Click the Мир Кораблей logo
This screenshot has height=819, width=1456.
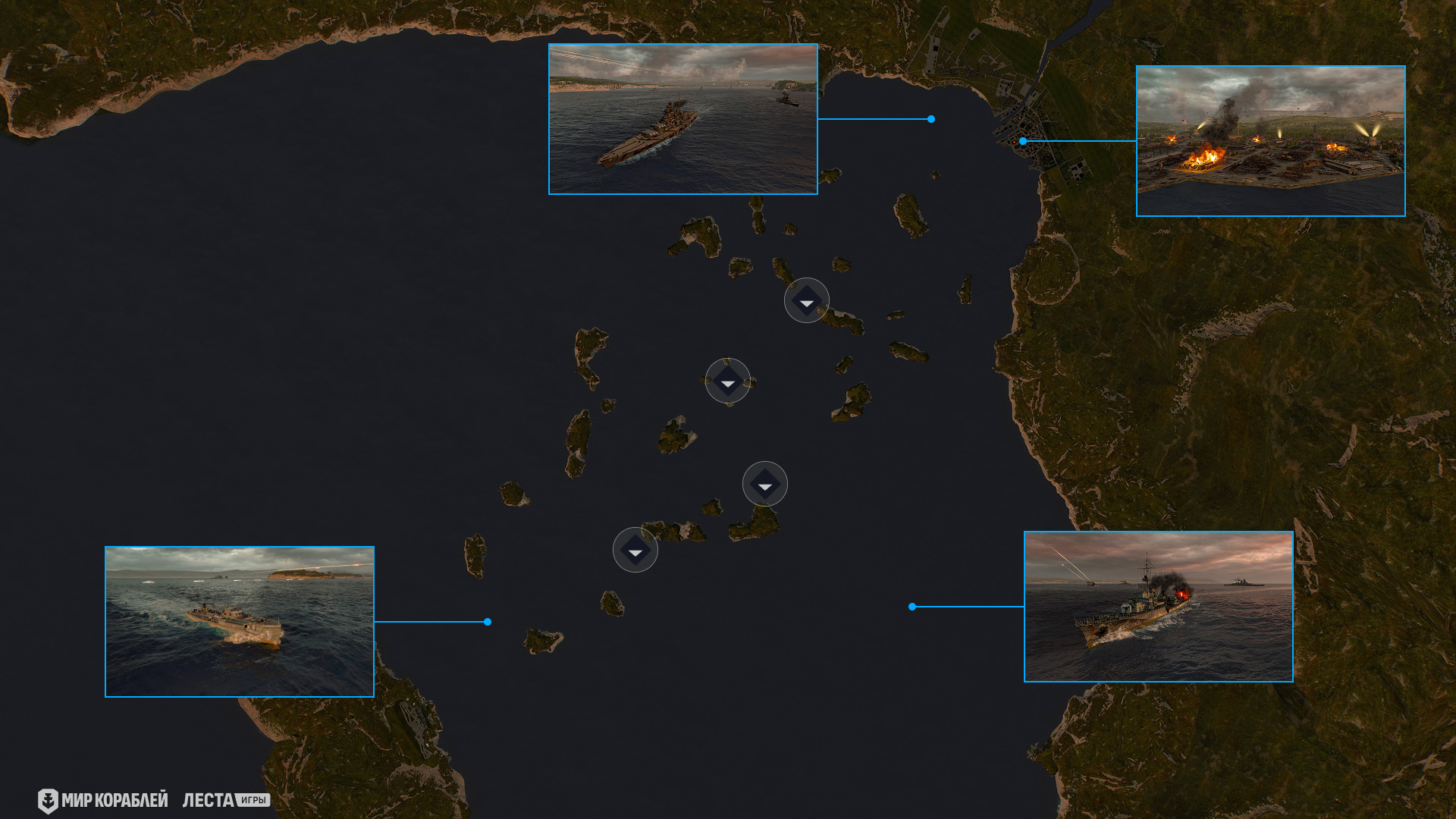point(103,801)
